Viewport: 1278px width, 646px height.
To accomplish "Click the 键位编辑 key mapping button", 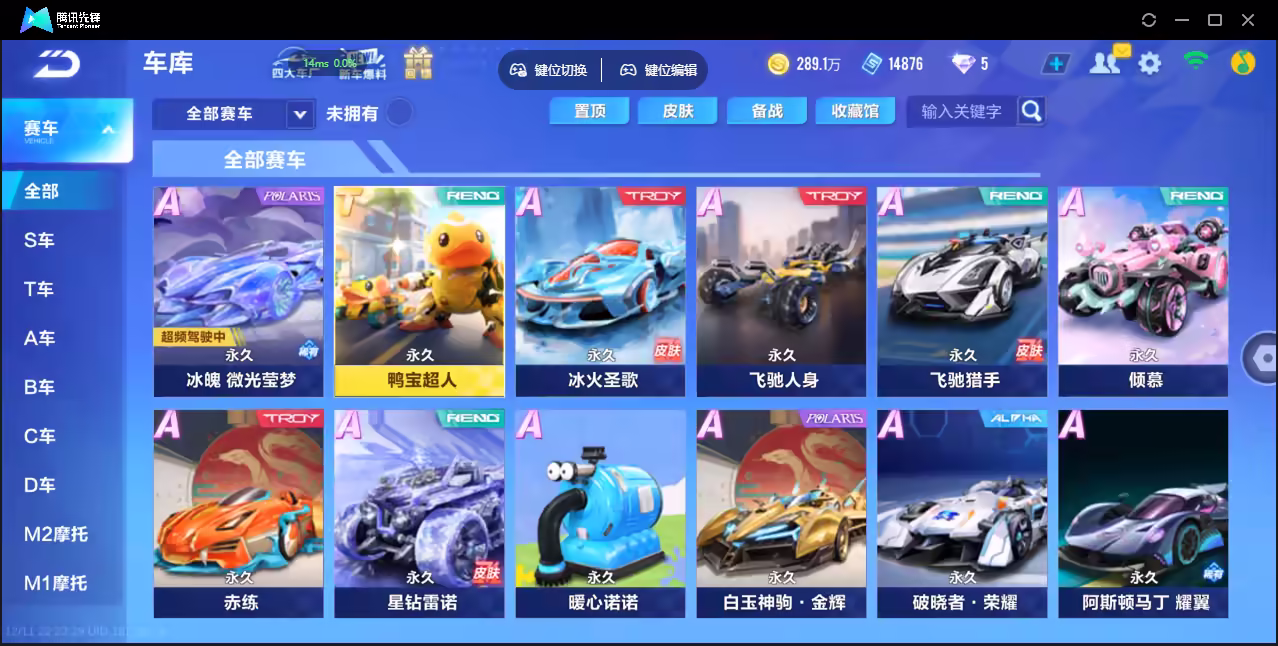I will pos(658,70).
